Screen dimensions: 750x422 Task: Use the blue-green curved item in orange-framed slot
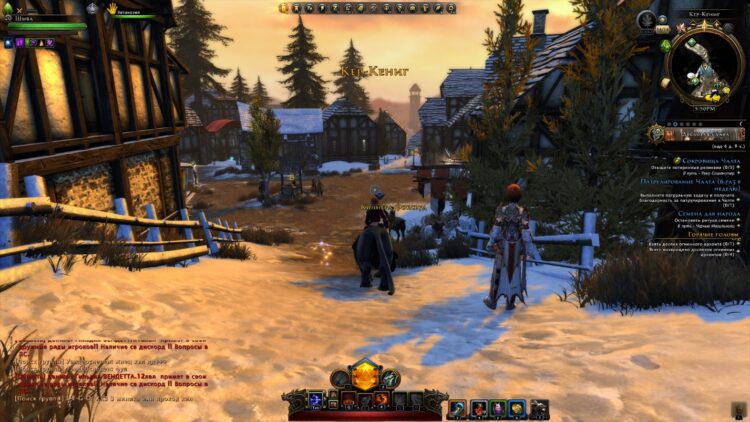[457, 407]
